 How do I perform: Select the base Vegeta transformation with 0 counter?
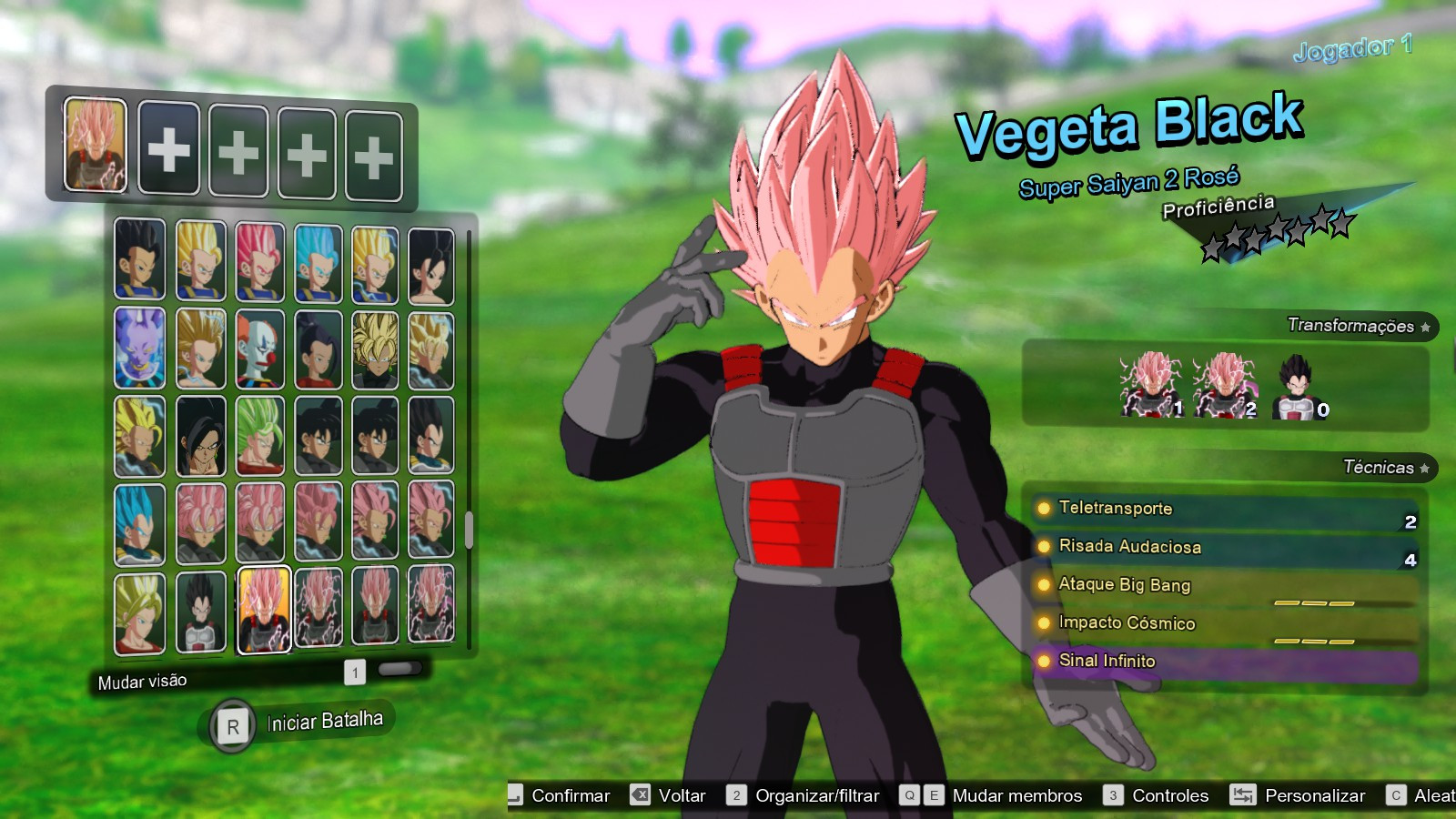tap(1299, 382)
